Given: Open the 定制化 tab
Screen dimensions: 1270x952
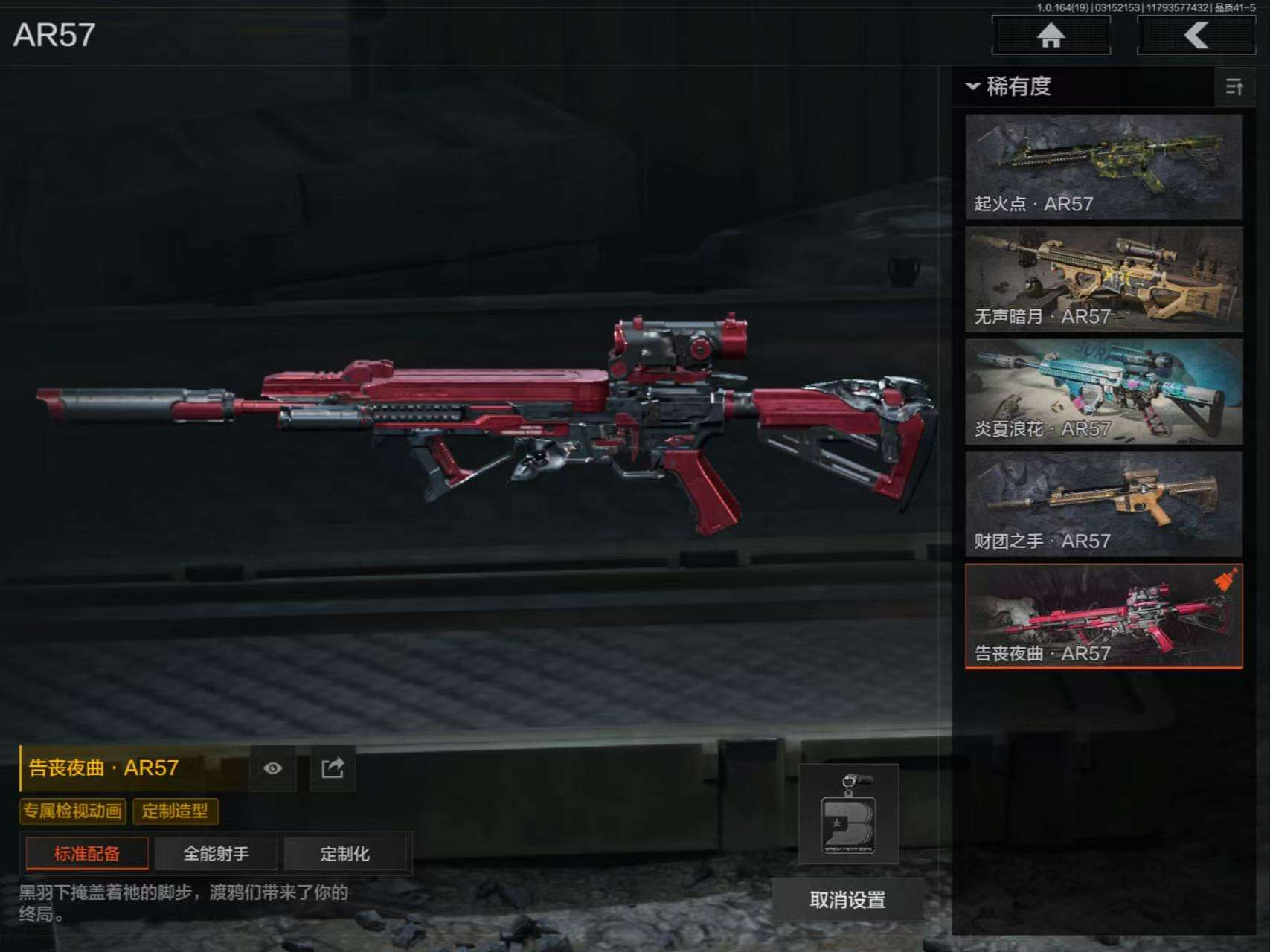Looking at the screenshot, I should coord(344,854).
